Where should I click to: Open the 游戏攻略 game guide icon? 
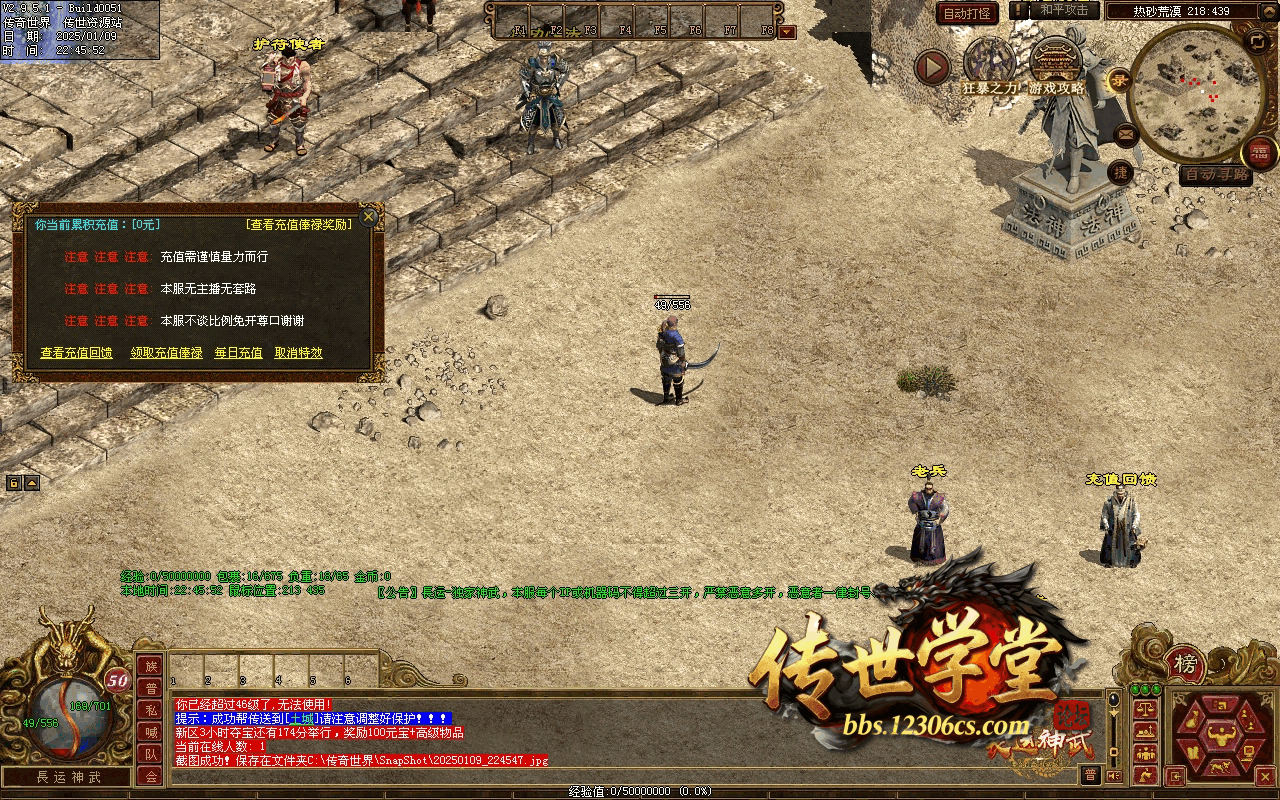click(x=1057, y=62)
